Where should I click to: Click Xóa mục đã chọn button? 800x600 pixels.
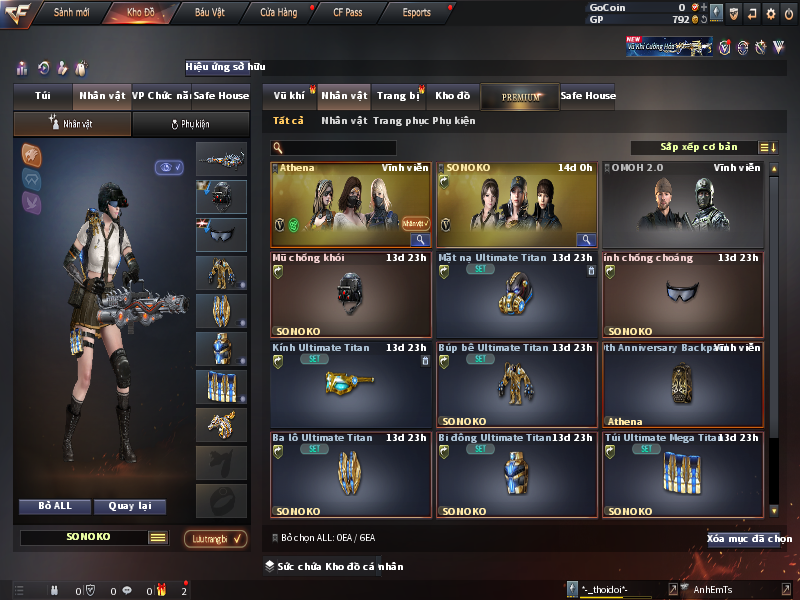[x=749, y=539]
